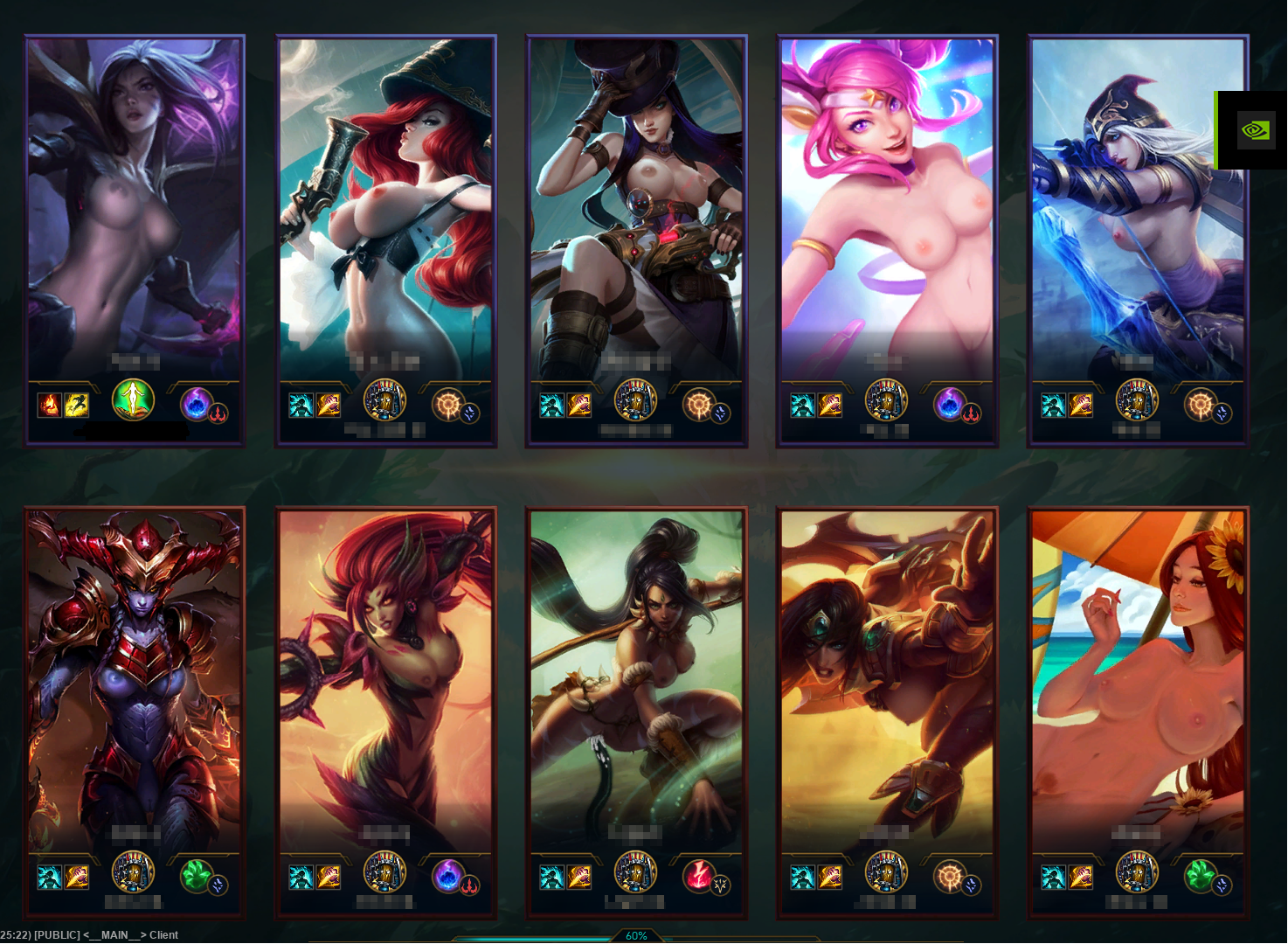Screen dimensions: 1288x944
Task: Click the purple keystone rune on Zyra's card
Action: click(x=448, y=878)
